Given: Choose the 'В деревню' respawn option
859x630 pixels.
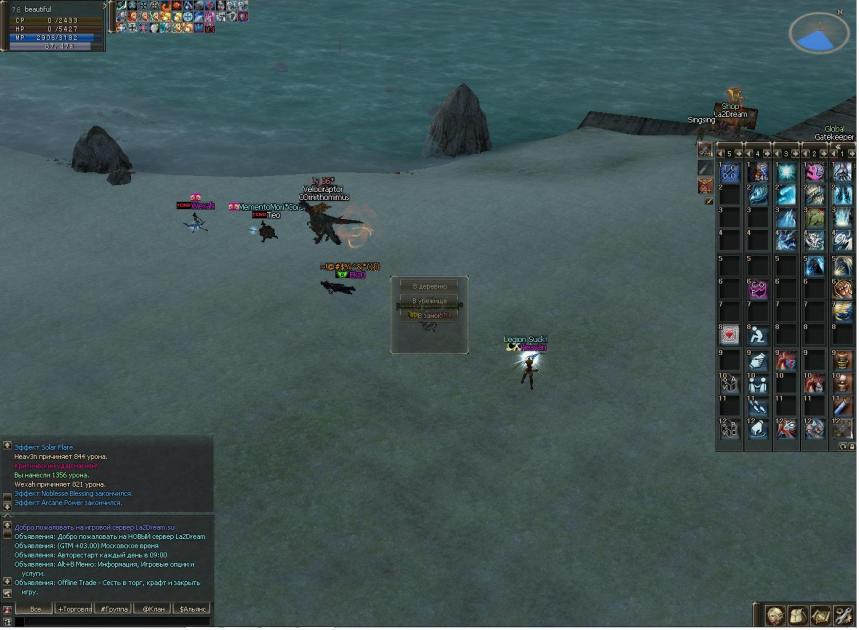Looking at the screenshot, I should [x=428, y=287].
